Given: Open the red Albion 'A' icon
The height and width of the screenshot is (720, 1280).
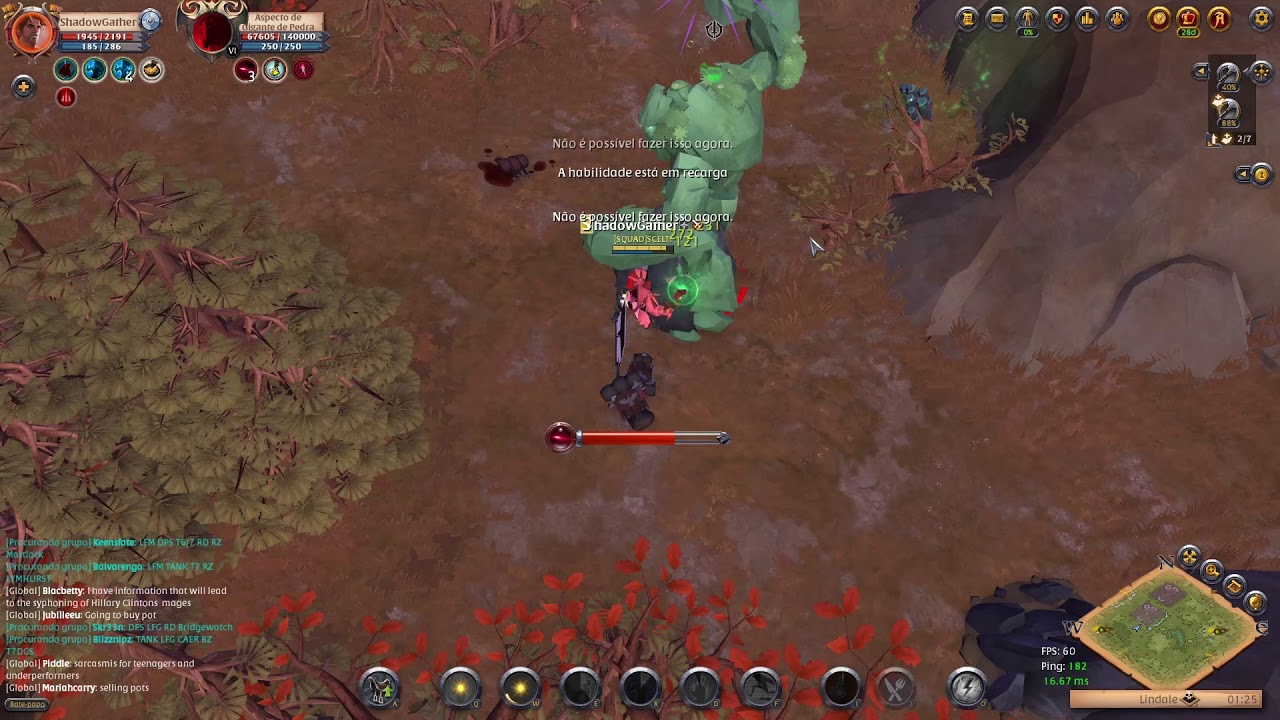Looking at the screenshot, I should (1219, 18).
